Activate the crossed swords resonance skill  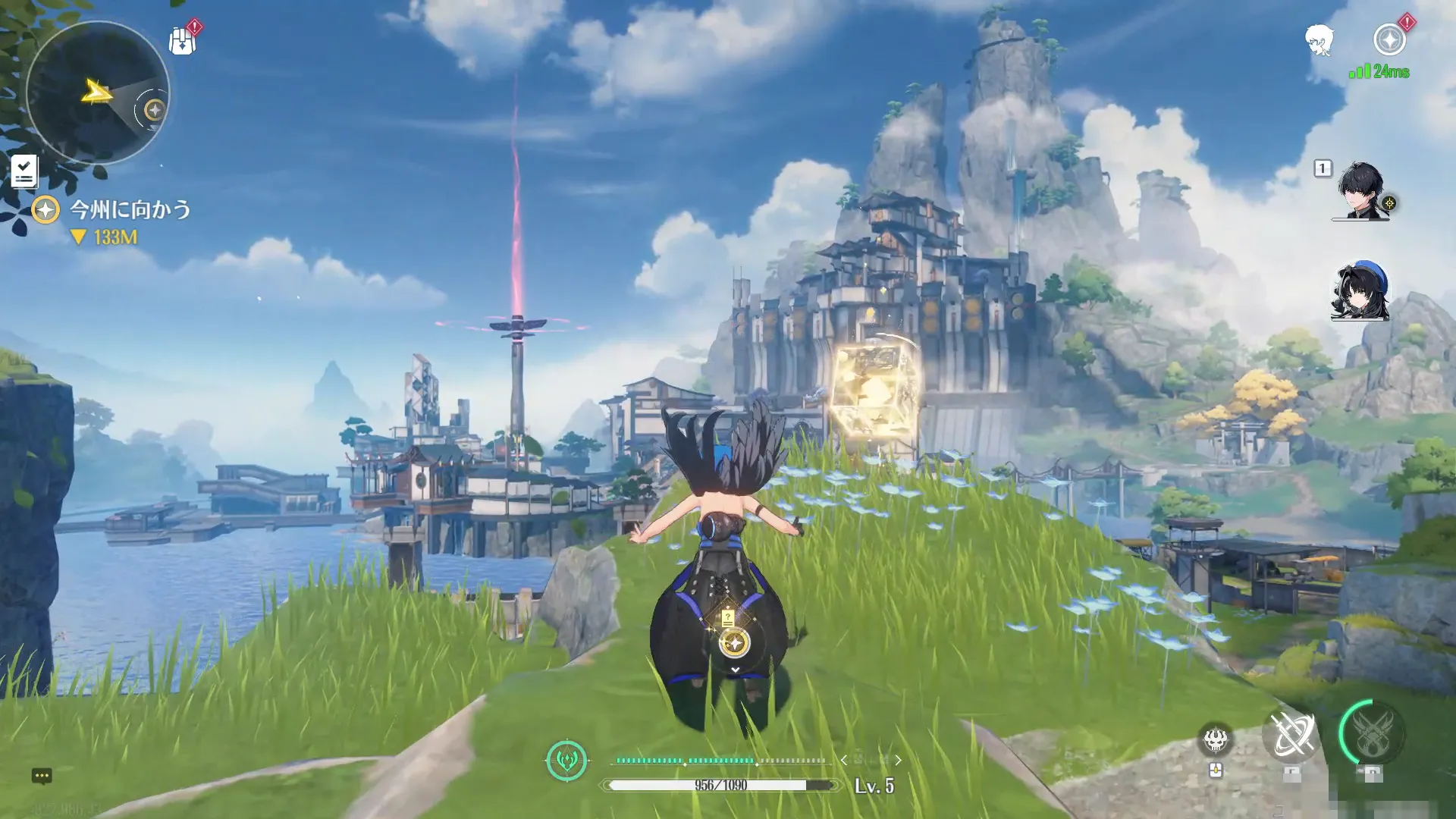pyautogui.click(x=1291, y=736)
